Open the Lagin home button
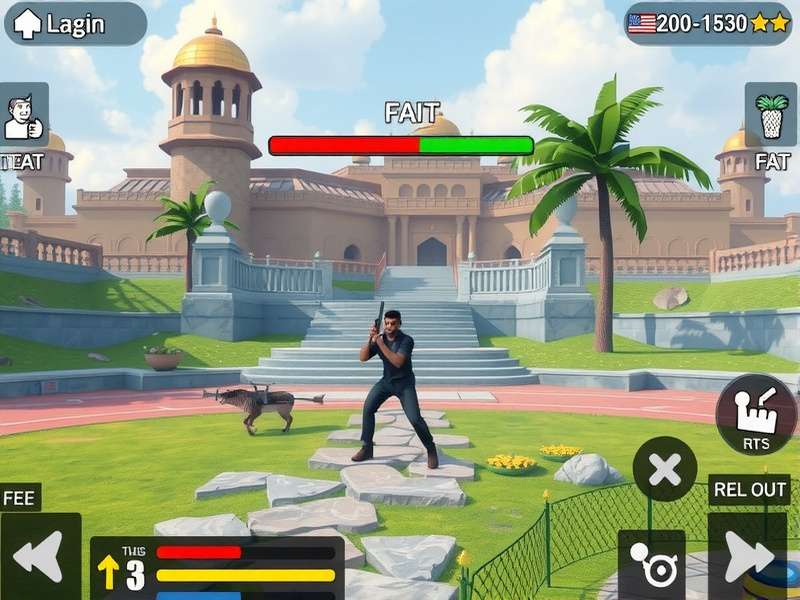Viewport: 800px width, 600px height. coord(75,24)
